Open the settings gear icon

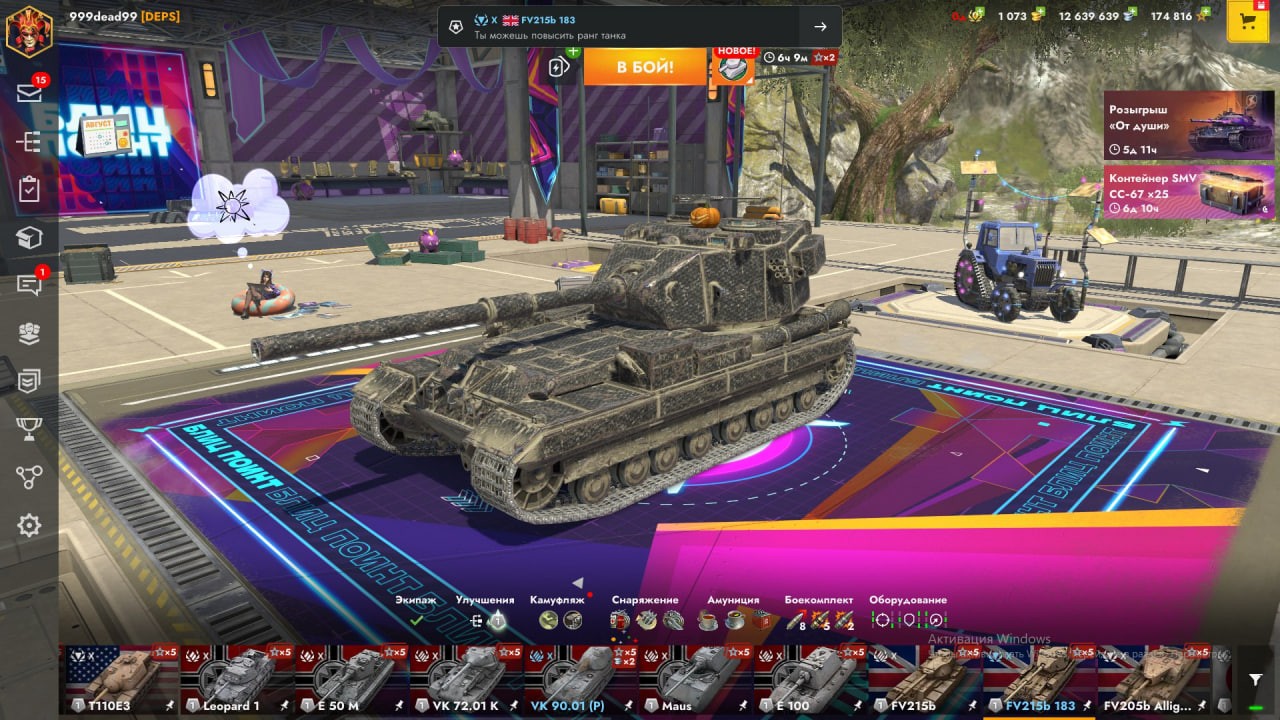coord(29,525)
